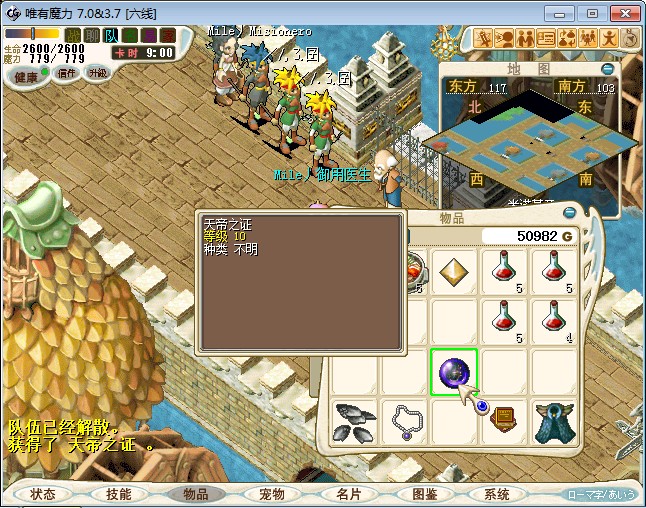Toggle the ローマ字/あいう input mode button
Screen dimensions: 646x508
coord(602,495)
